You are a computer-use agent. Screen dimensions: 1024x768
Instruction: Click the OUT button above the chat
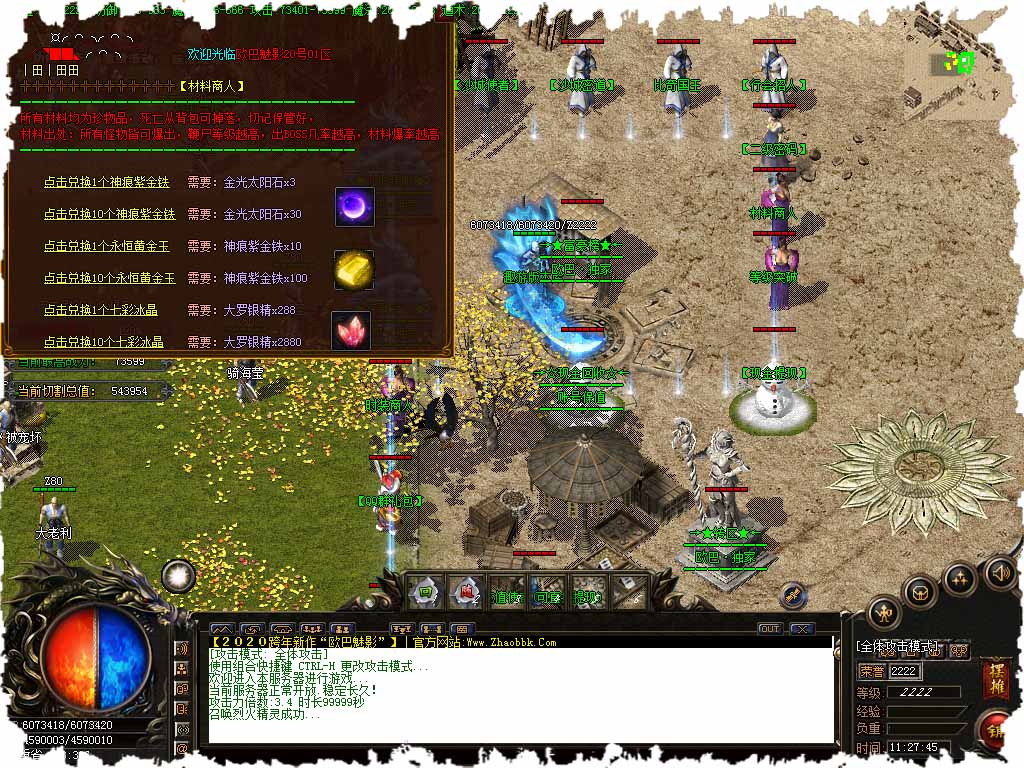(x=769, y=629)
